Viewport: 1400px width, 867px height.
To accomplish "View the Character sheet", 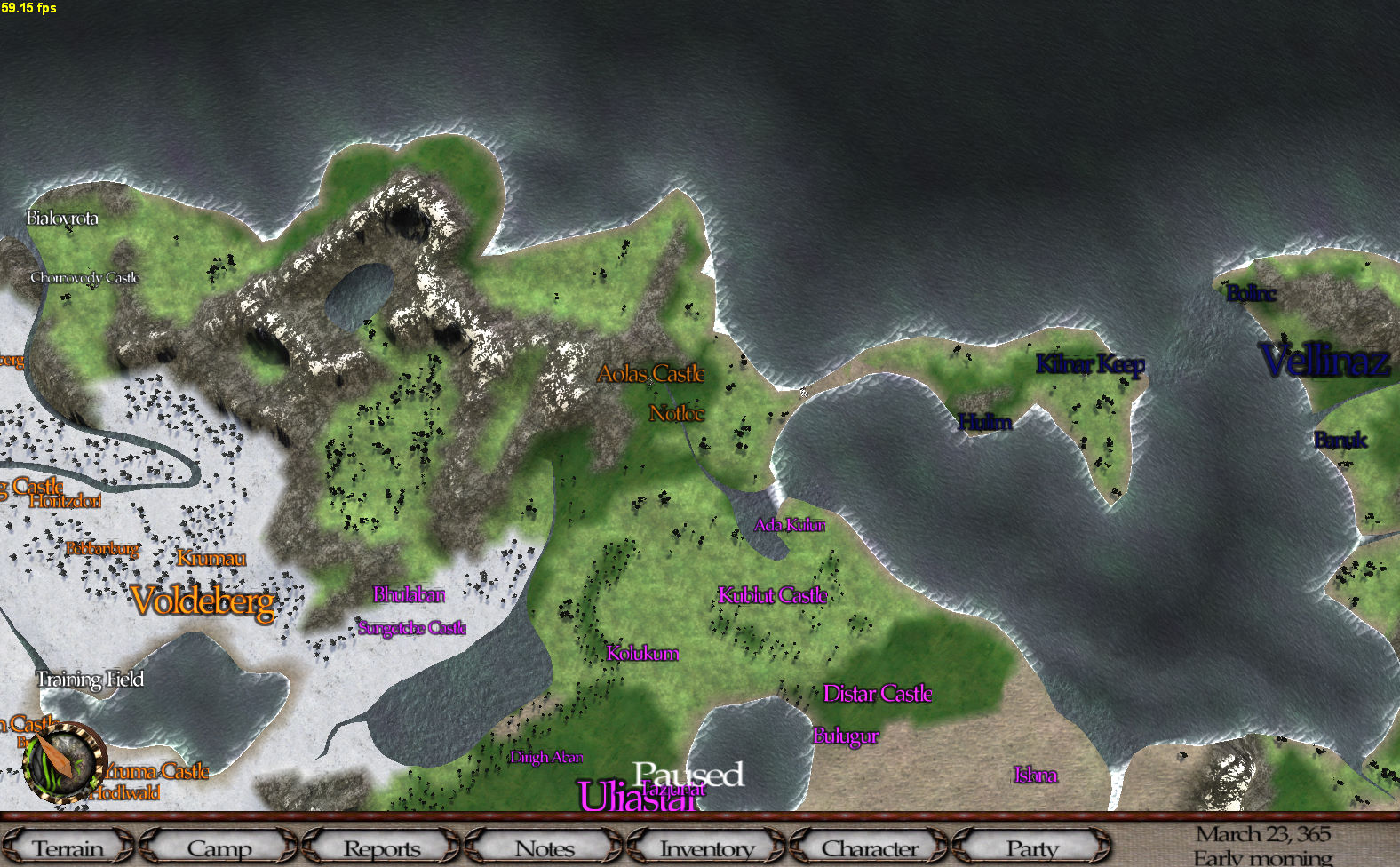I will (x=870, y=848).
